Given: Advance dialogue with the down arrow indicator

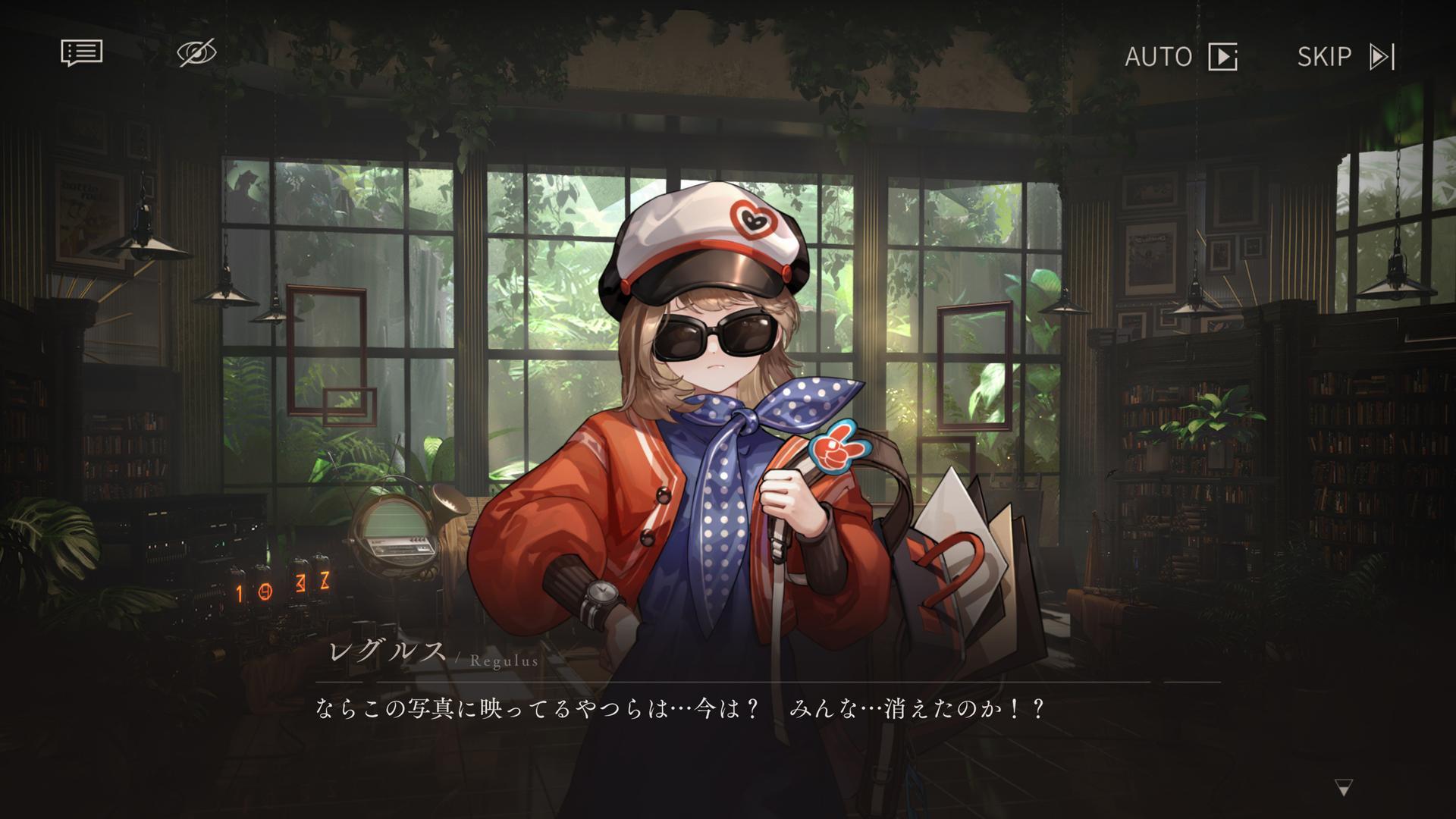Looking at the screenshot, I should point(1344,789).
